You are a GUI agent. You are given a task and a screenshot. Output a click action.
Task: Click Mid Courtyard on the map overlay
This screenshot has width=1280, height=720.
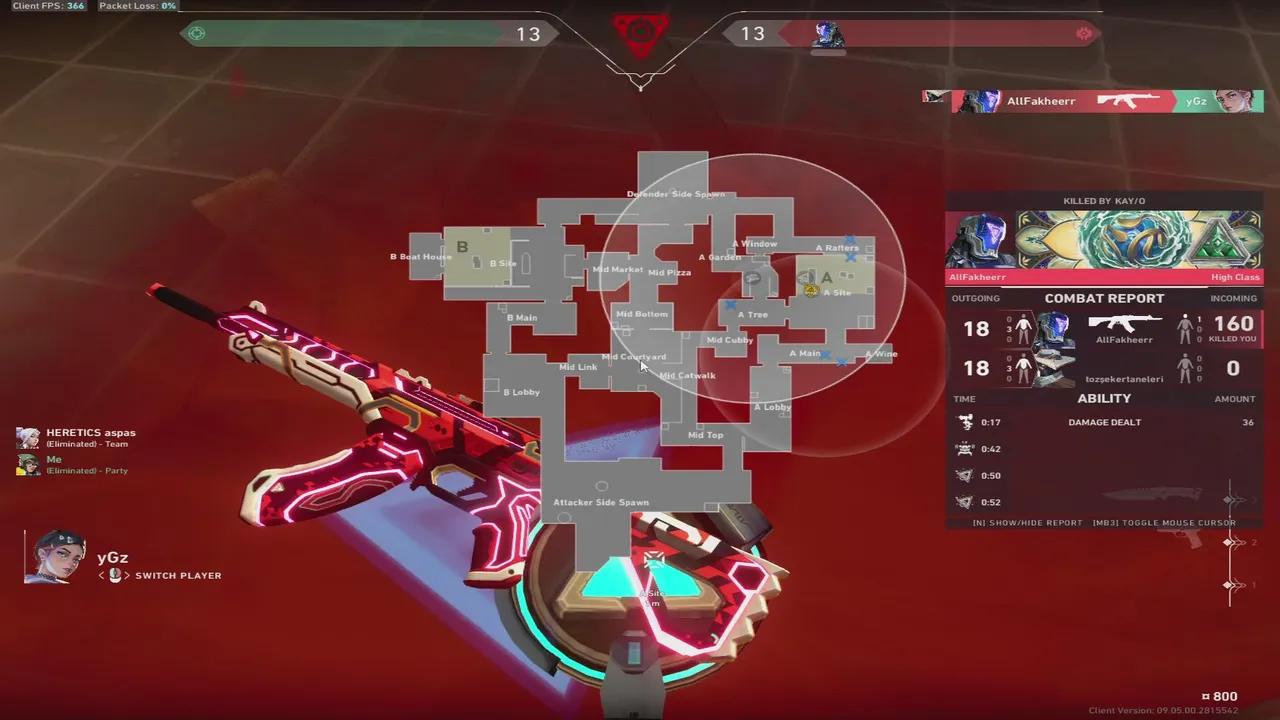coord(634,357)
